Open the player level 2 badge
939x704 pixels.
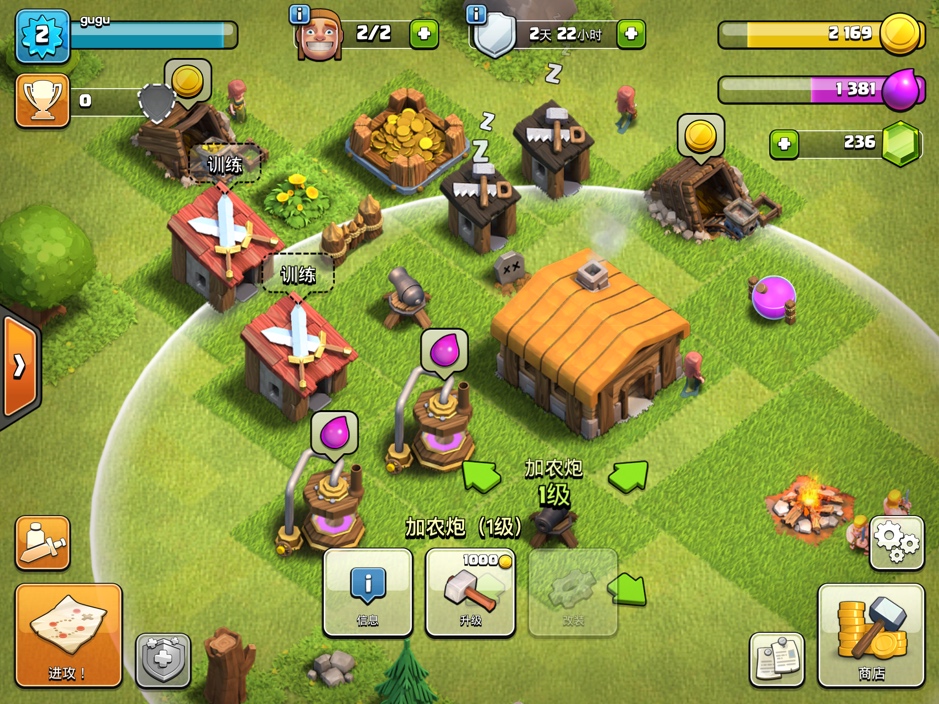42,36
